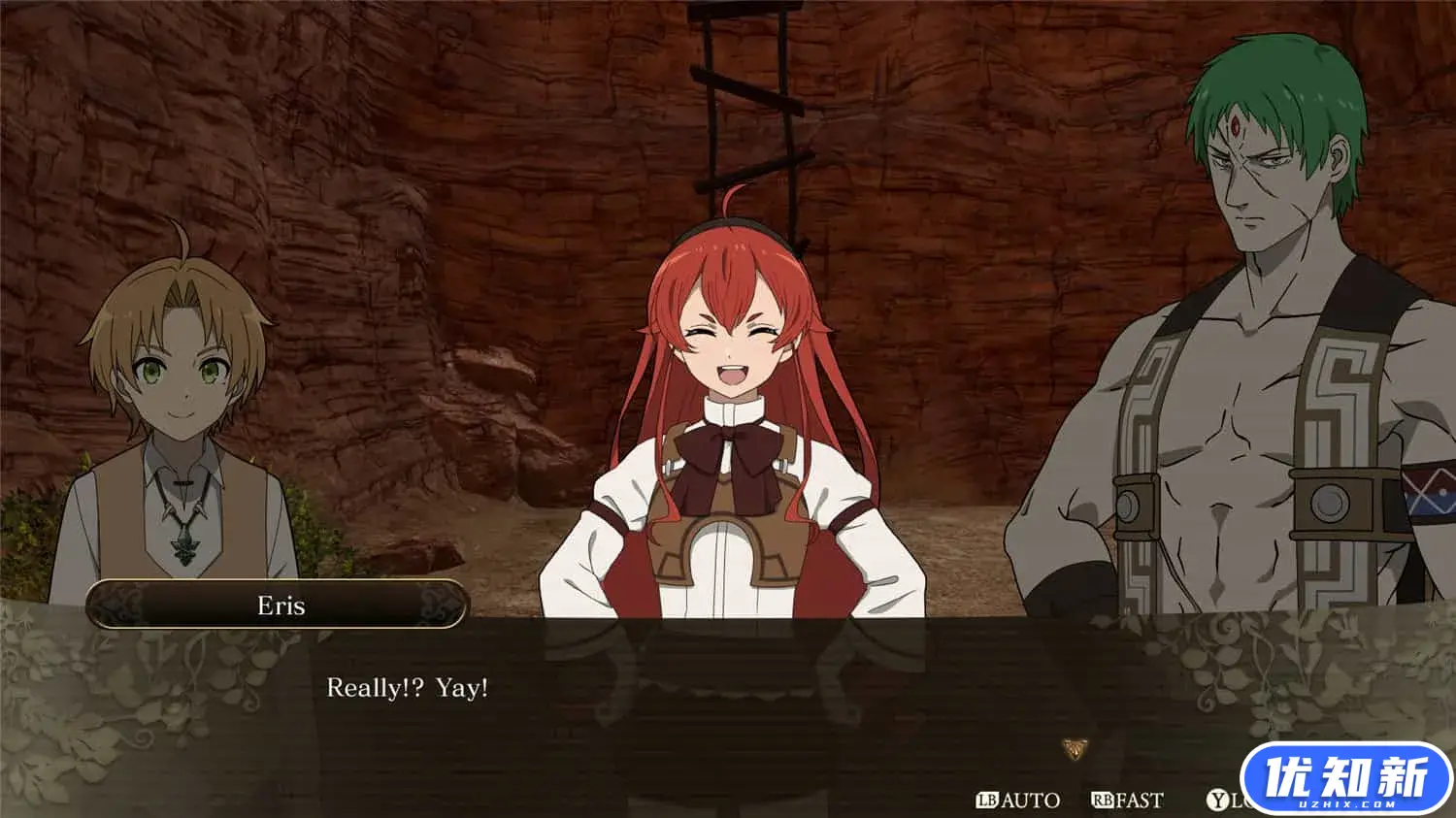Select the AUTO playback icon
This screenshot has width=1456, height=818.
tap(1031, 799)
